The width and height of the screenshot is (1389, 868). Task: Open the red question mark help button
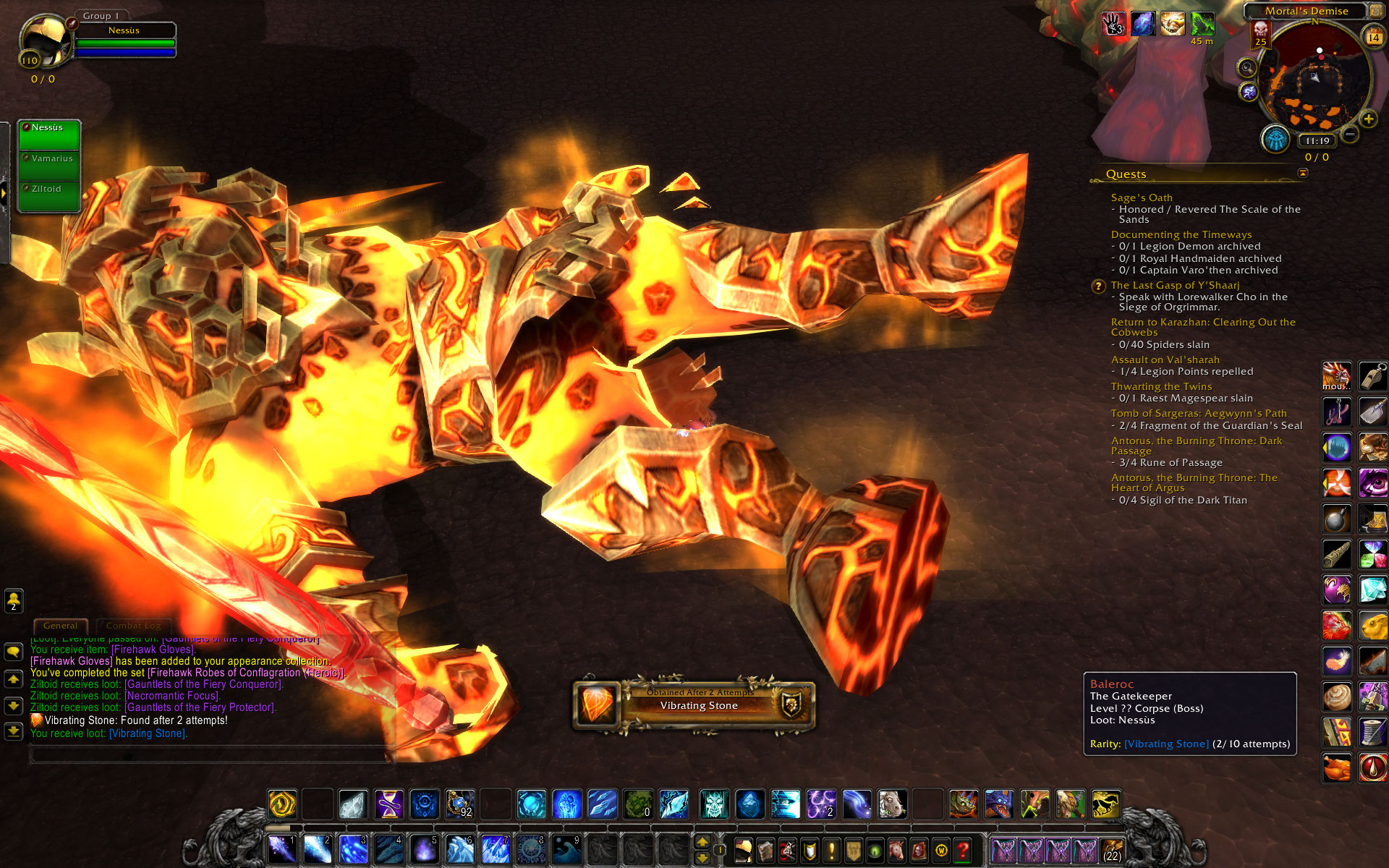click(963, 850)
